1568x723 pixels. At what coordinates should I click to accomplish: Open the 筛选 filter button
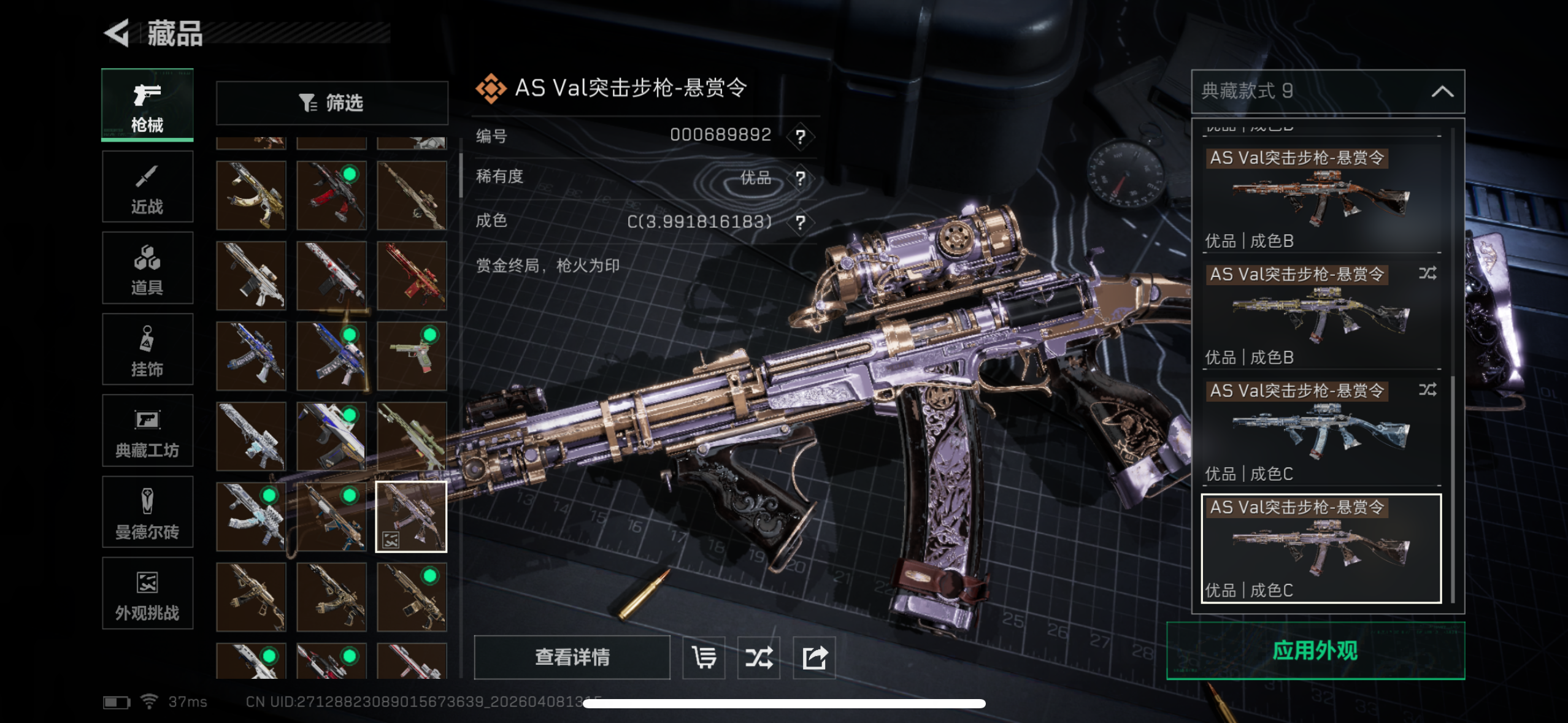coord(332,103)
